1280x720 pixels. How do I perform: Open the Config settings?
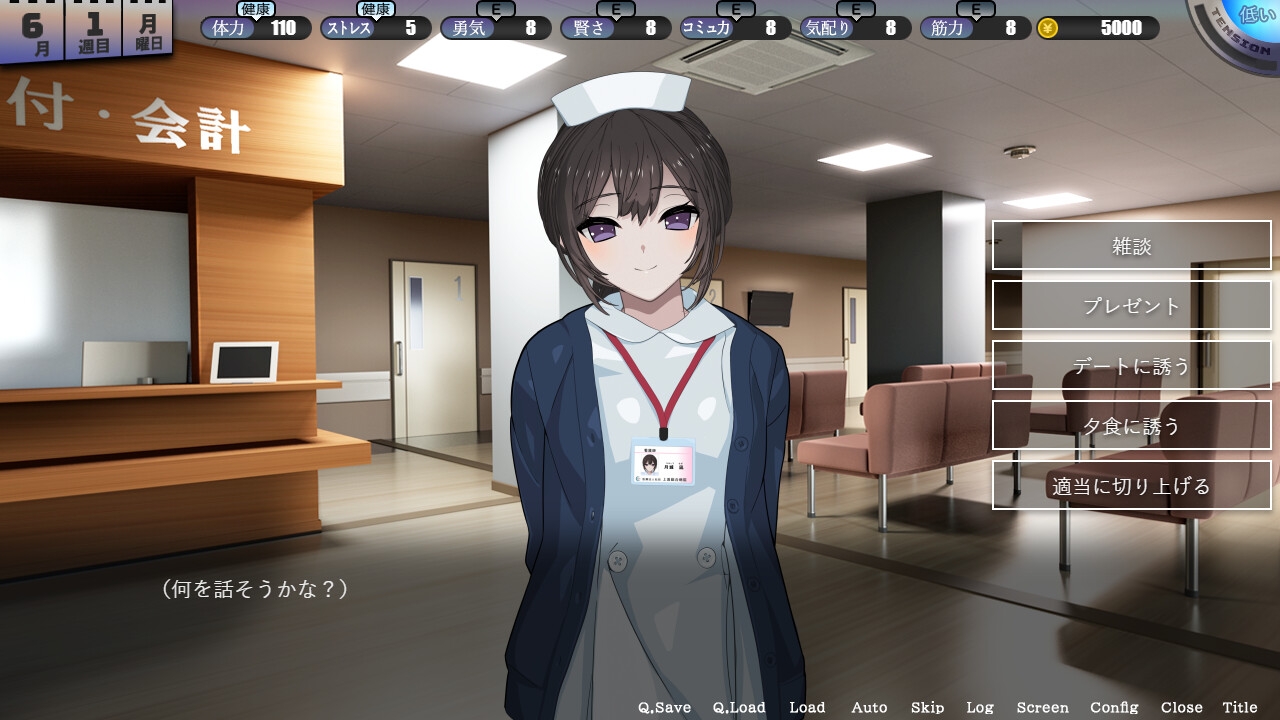[1114, 707]
